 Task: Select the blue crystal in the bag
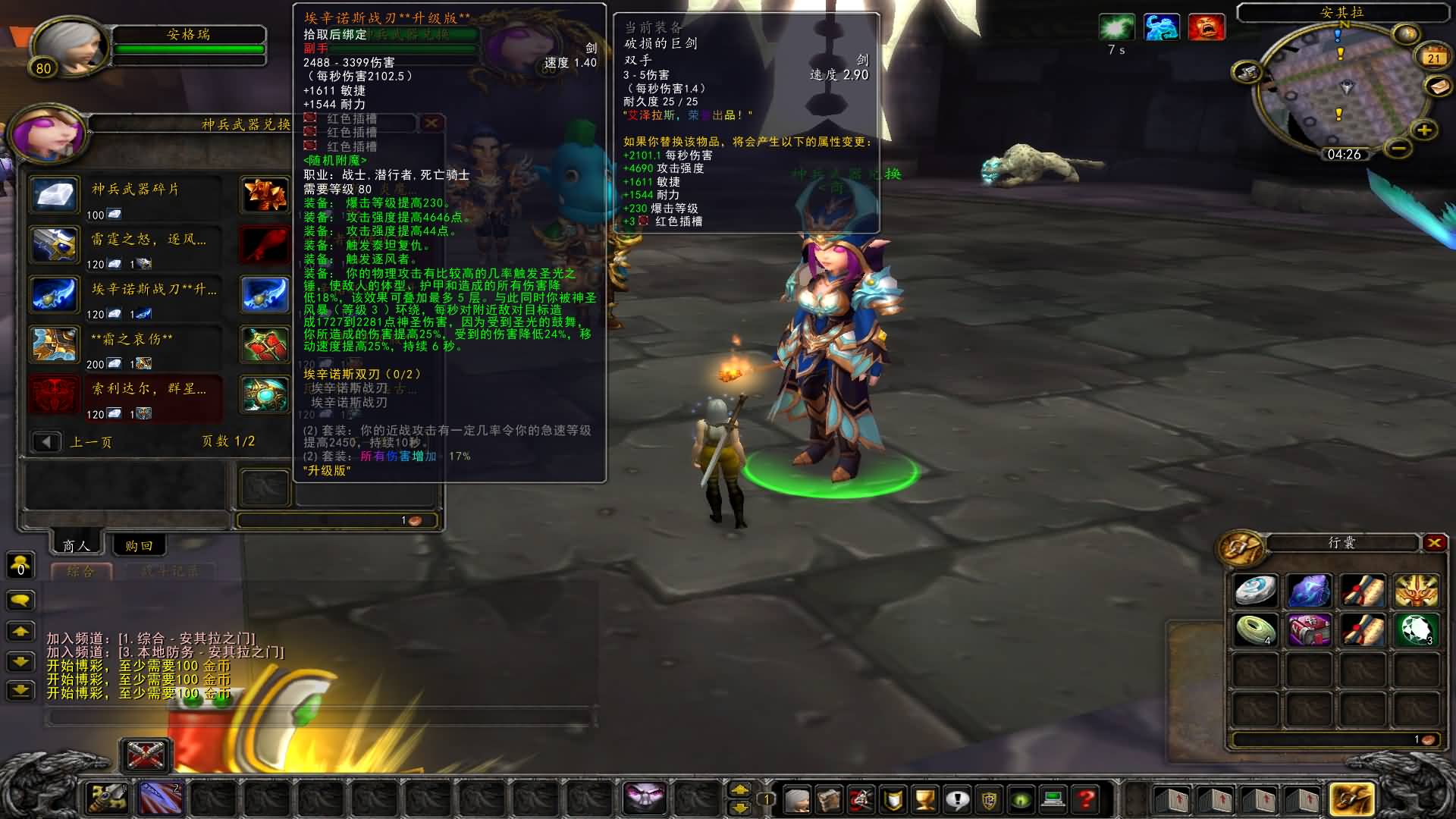point(1309,591)
